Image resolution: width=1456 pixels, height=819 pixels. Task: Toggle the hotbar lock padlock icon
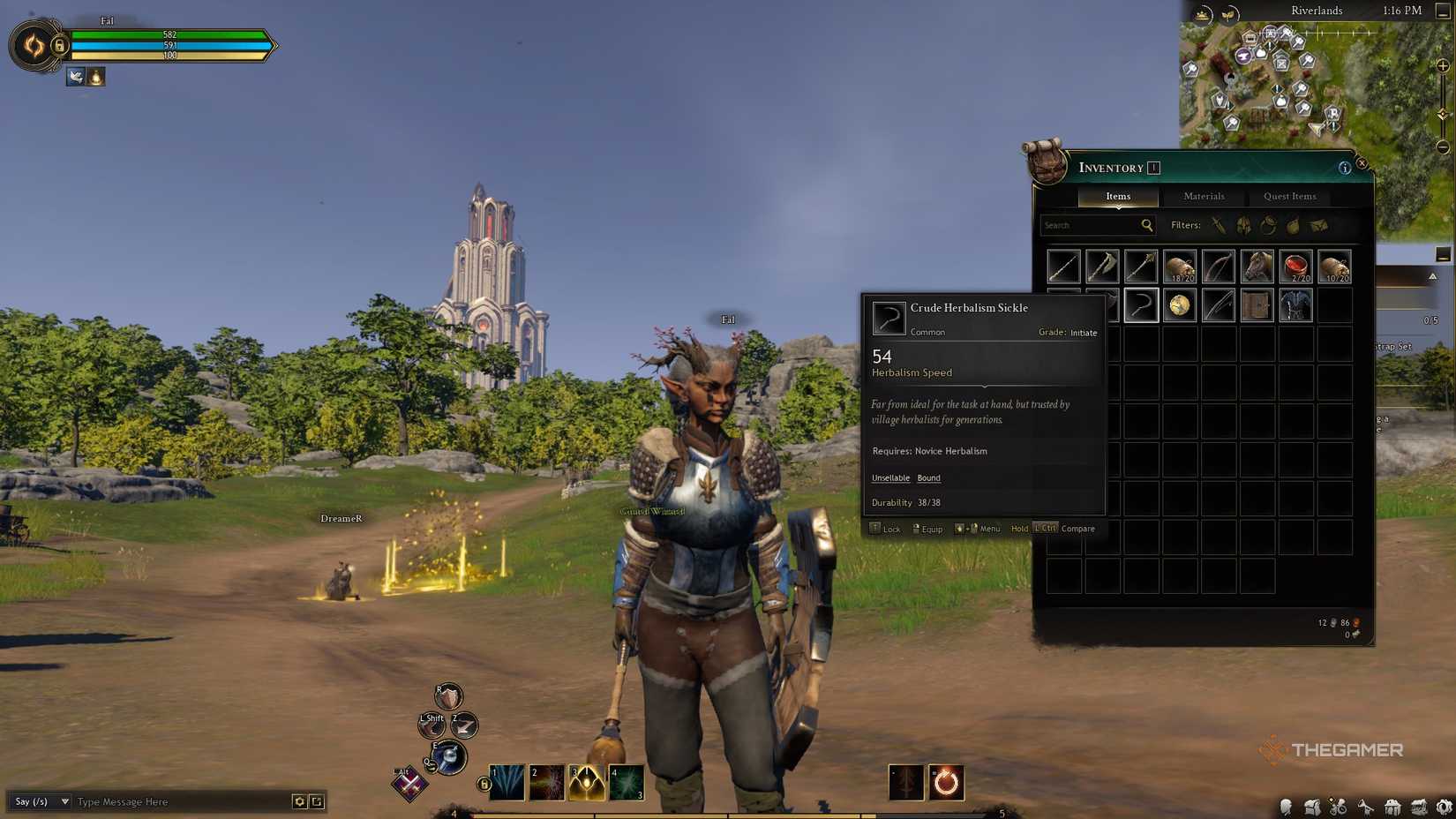[483, 782]
